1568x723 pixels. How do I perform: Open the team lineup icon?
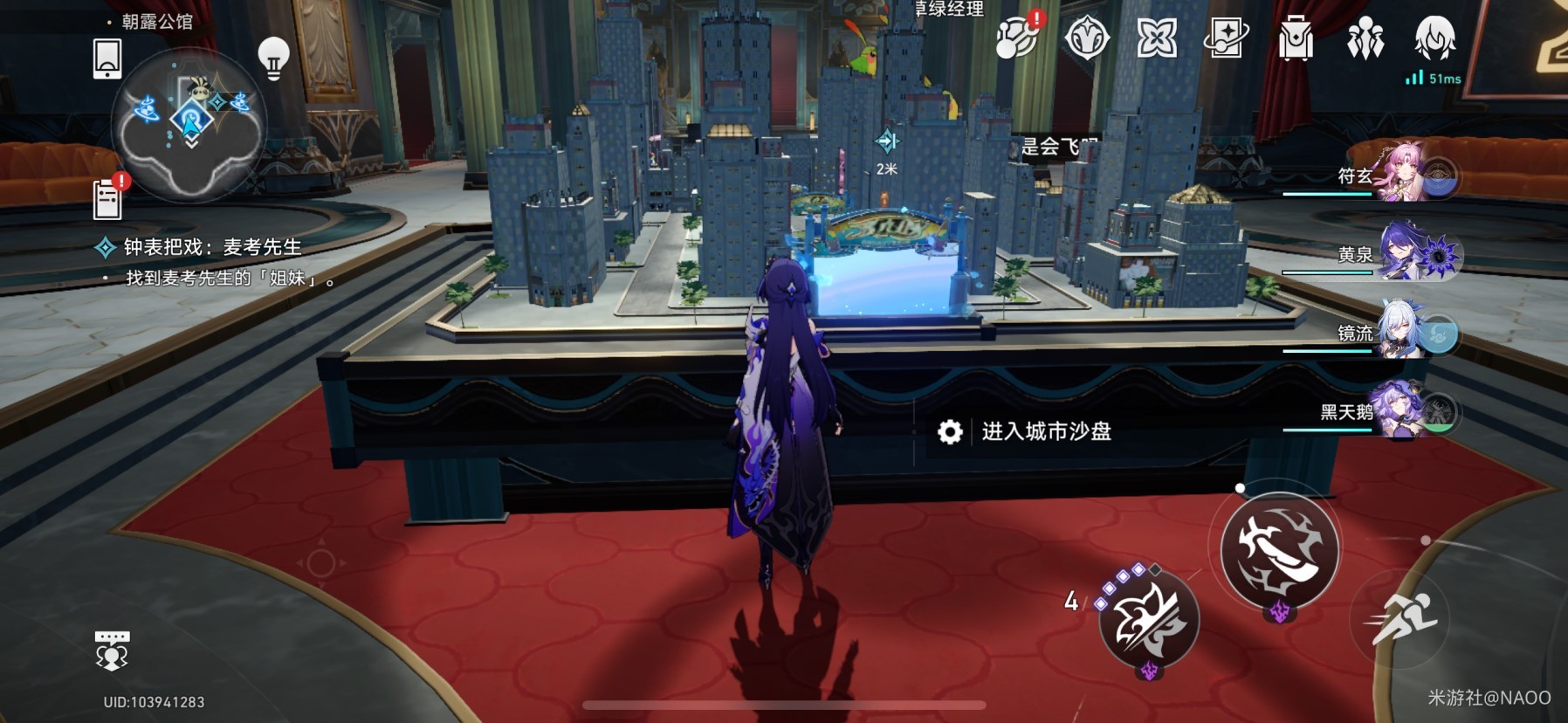[1365, 39]
